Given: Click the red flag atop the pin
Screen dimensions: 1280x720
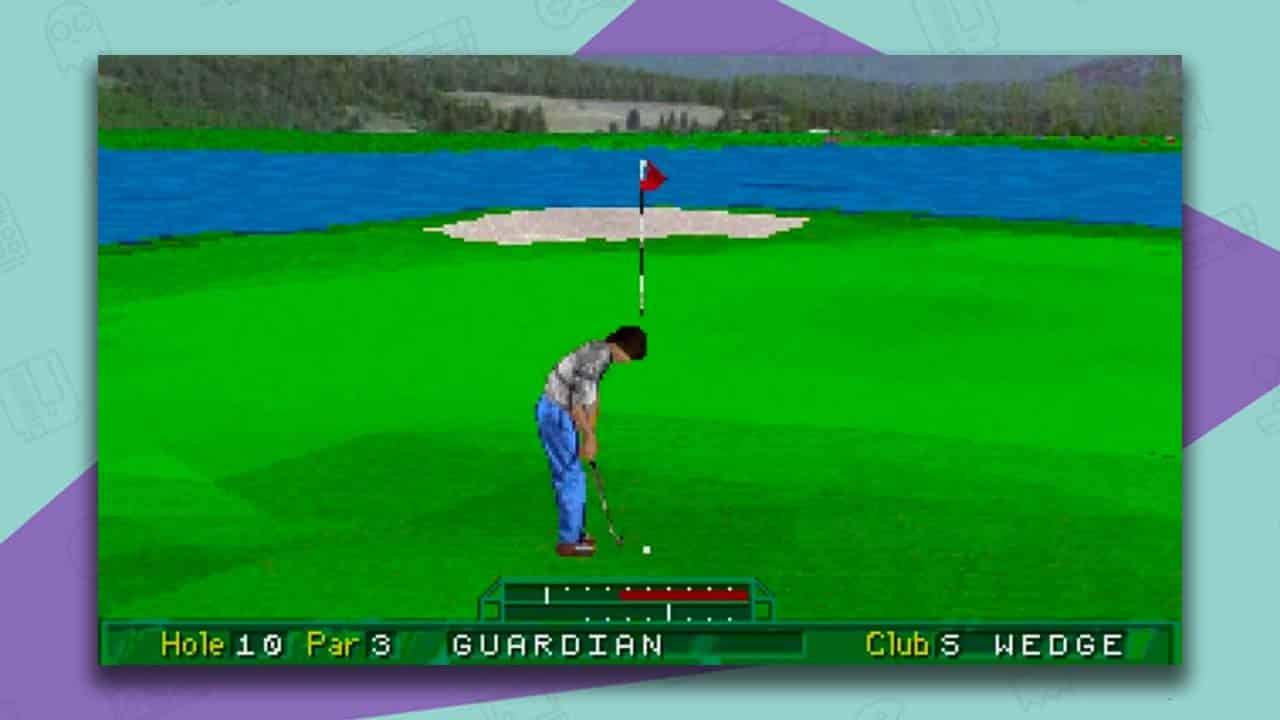Looking at the screenshot, I should (652, 176).
